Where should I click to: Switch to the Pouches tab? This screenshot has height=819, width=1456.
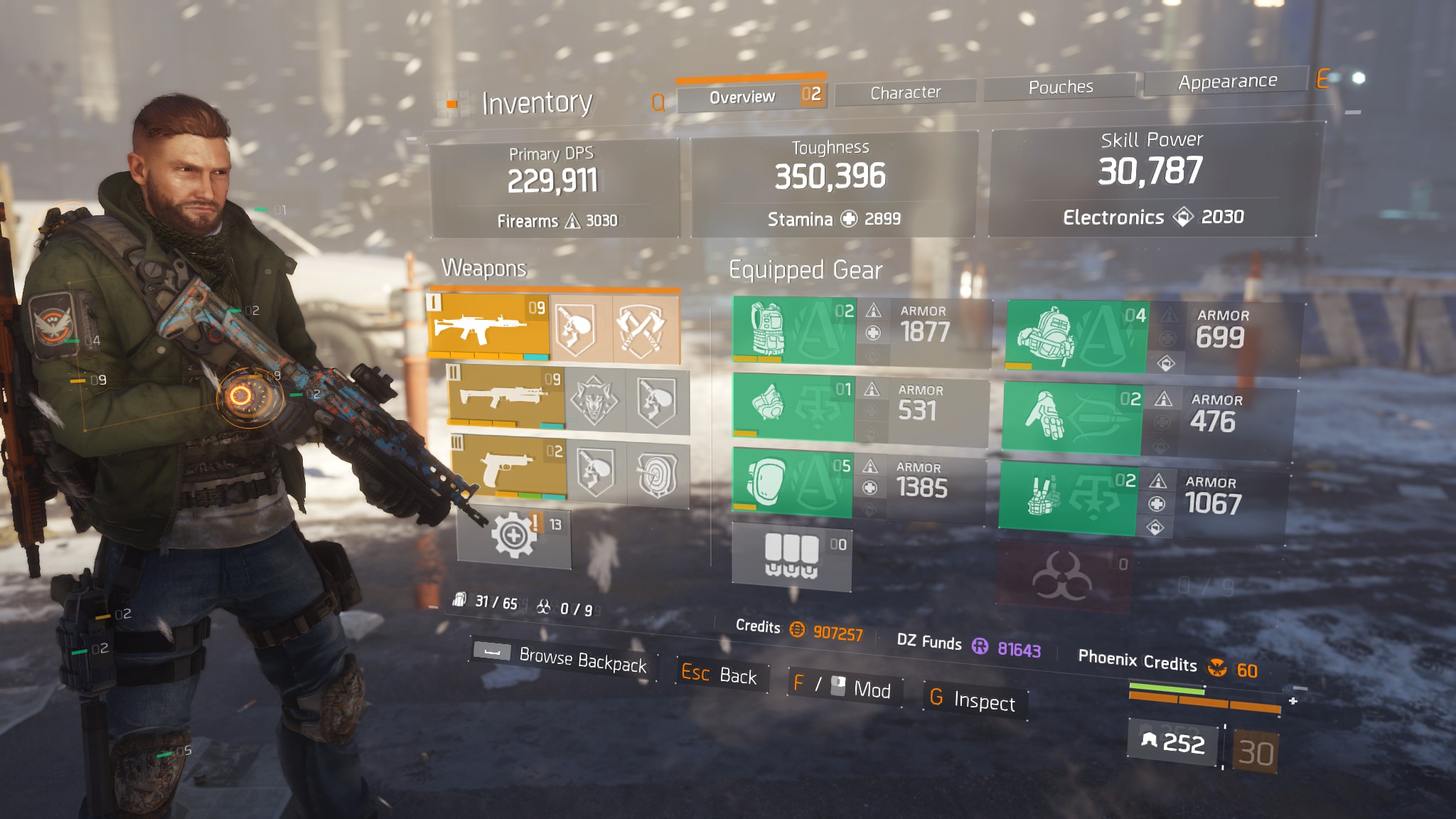(1060, 87)
